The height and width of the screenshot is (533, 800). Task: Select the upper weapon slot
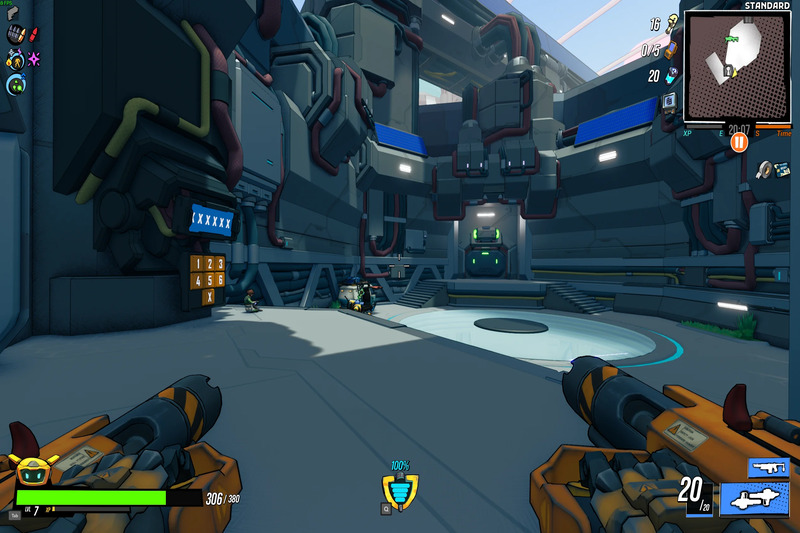pyautogui.click(x=769, y=467)
